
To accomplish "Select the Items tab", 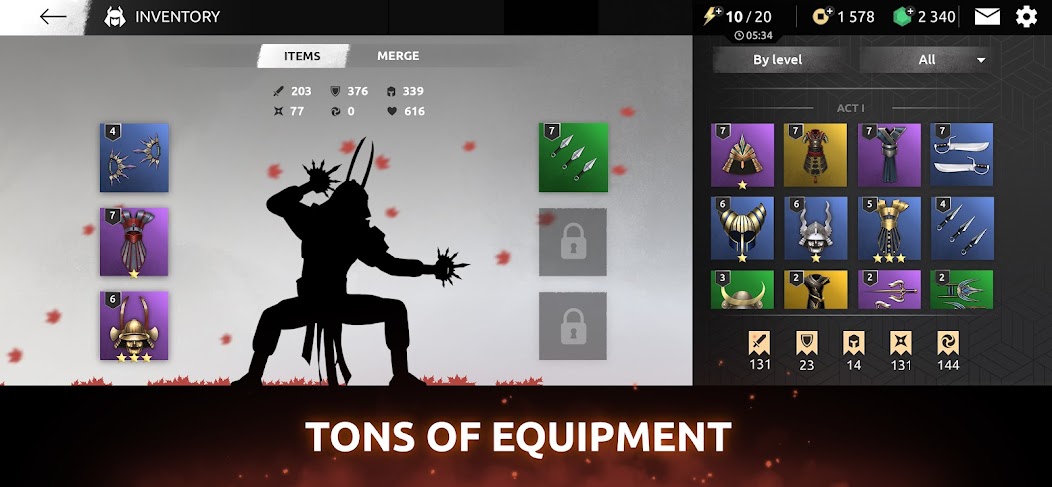I will (x=302, y=56).
